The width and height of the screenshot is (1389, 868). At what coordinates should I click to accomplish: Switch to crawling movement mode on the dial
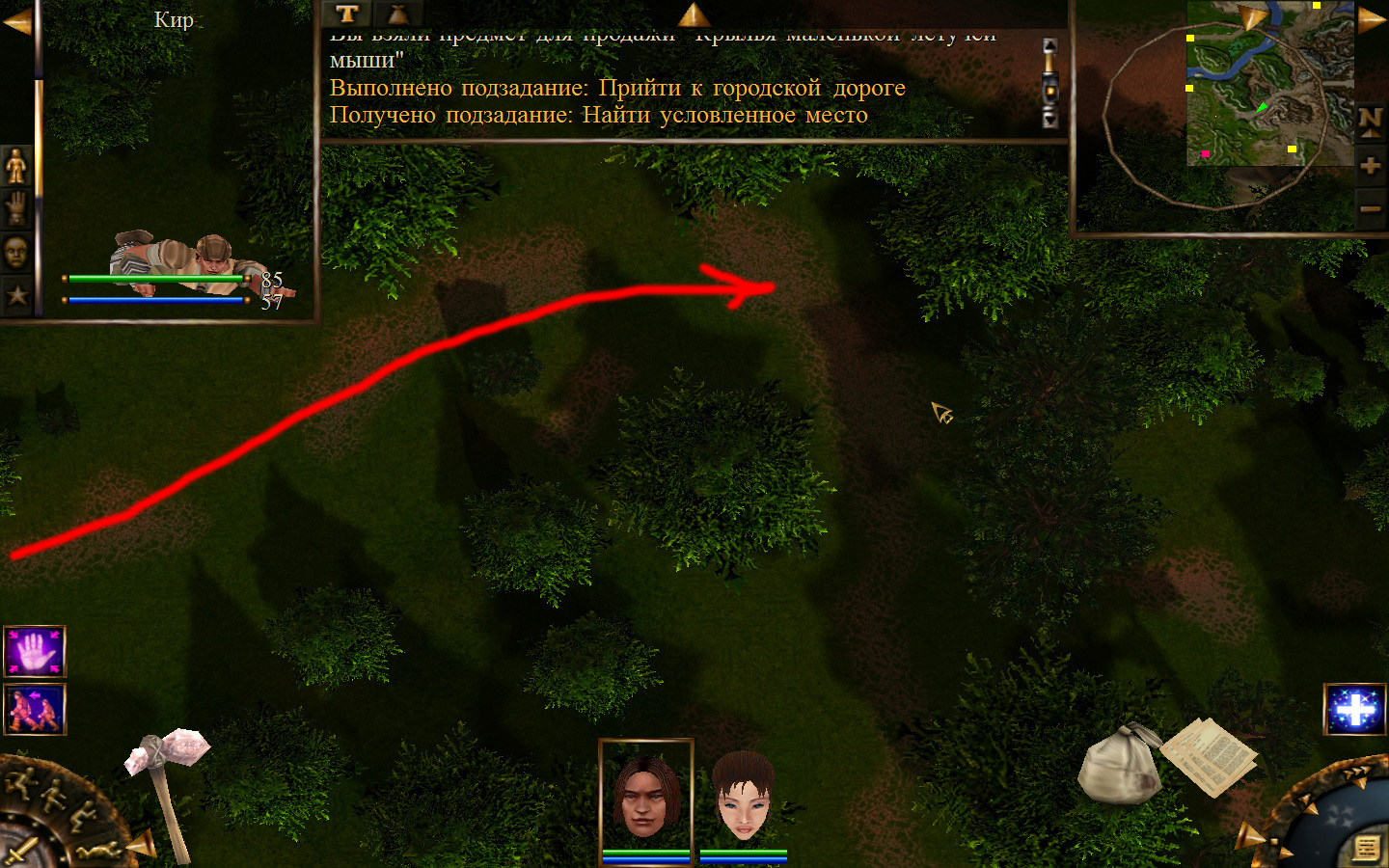pos(101,851)
